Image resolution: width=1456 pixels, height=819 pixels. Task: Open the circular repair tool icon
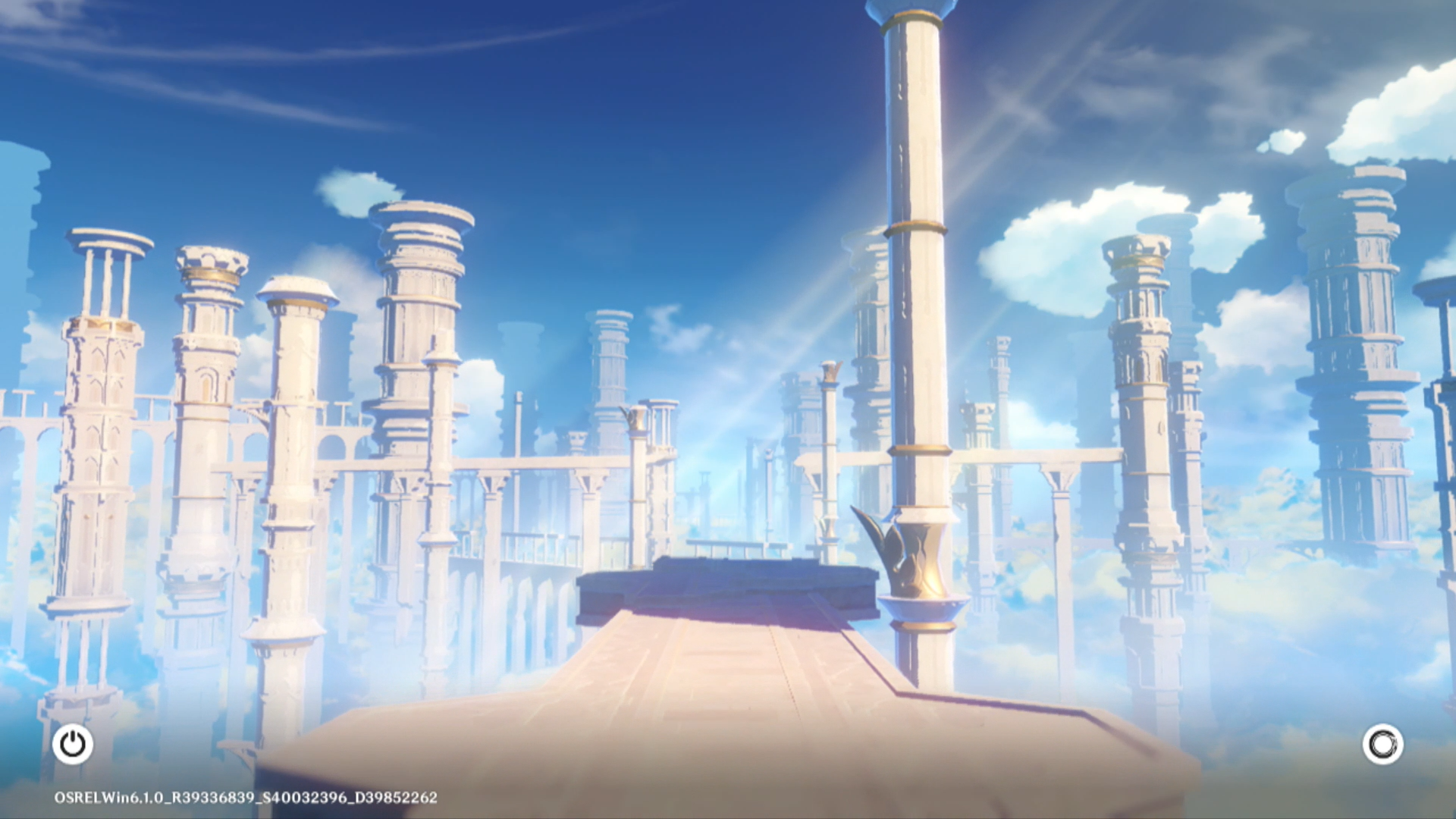tap(1382, 744)
